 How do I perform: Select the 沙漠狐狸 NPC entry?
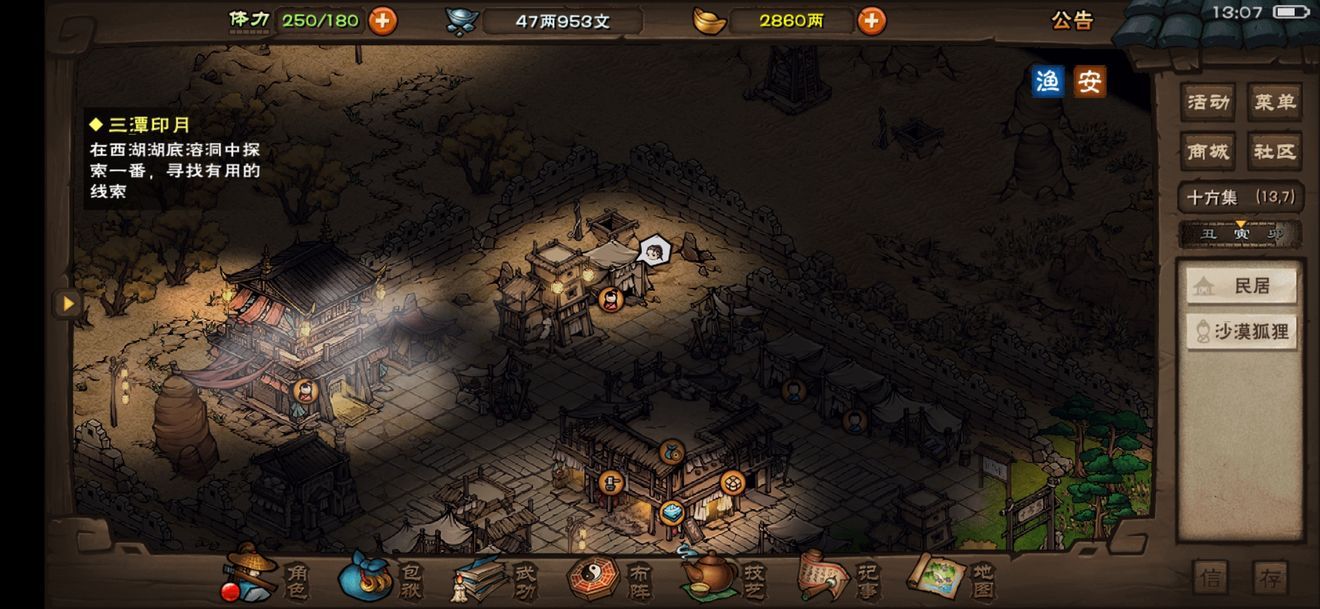click(x=1241, y=332)
